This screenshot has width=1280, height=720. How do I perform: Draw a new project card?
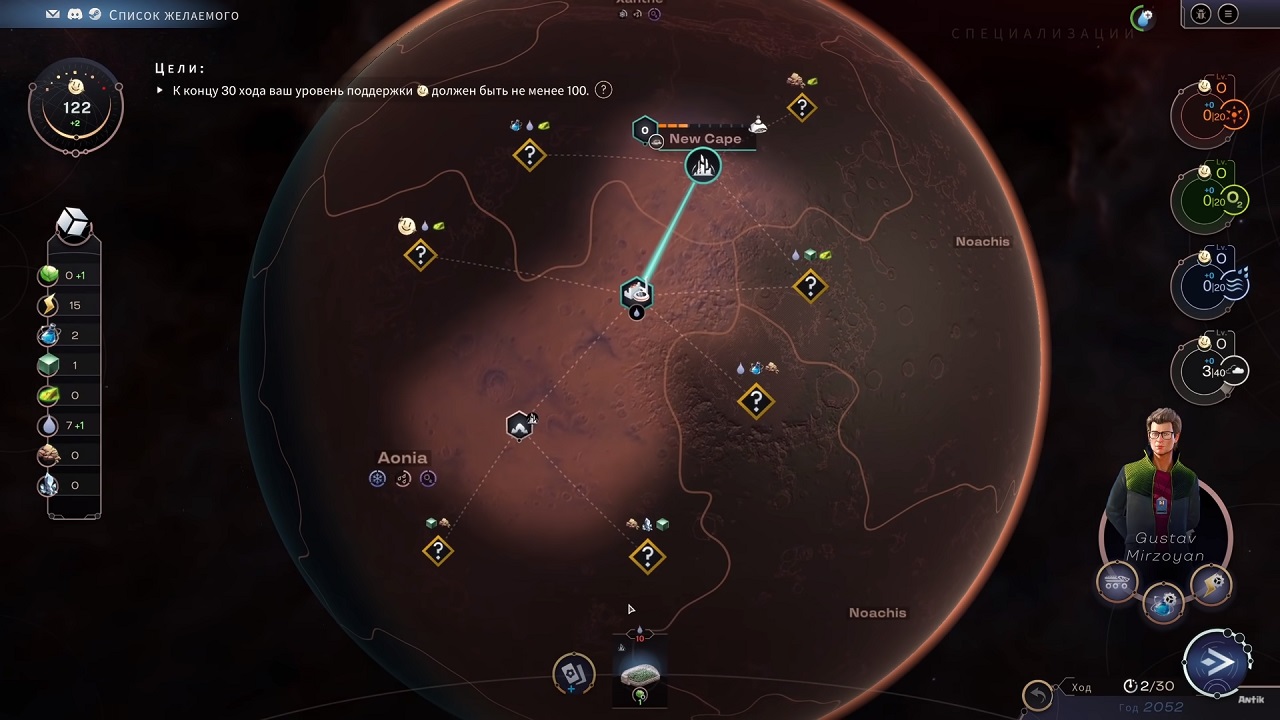click(x=574, y=675)
